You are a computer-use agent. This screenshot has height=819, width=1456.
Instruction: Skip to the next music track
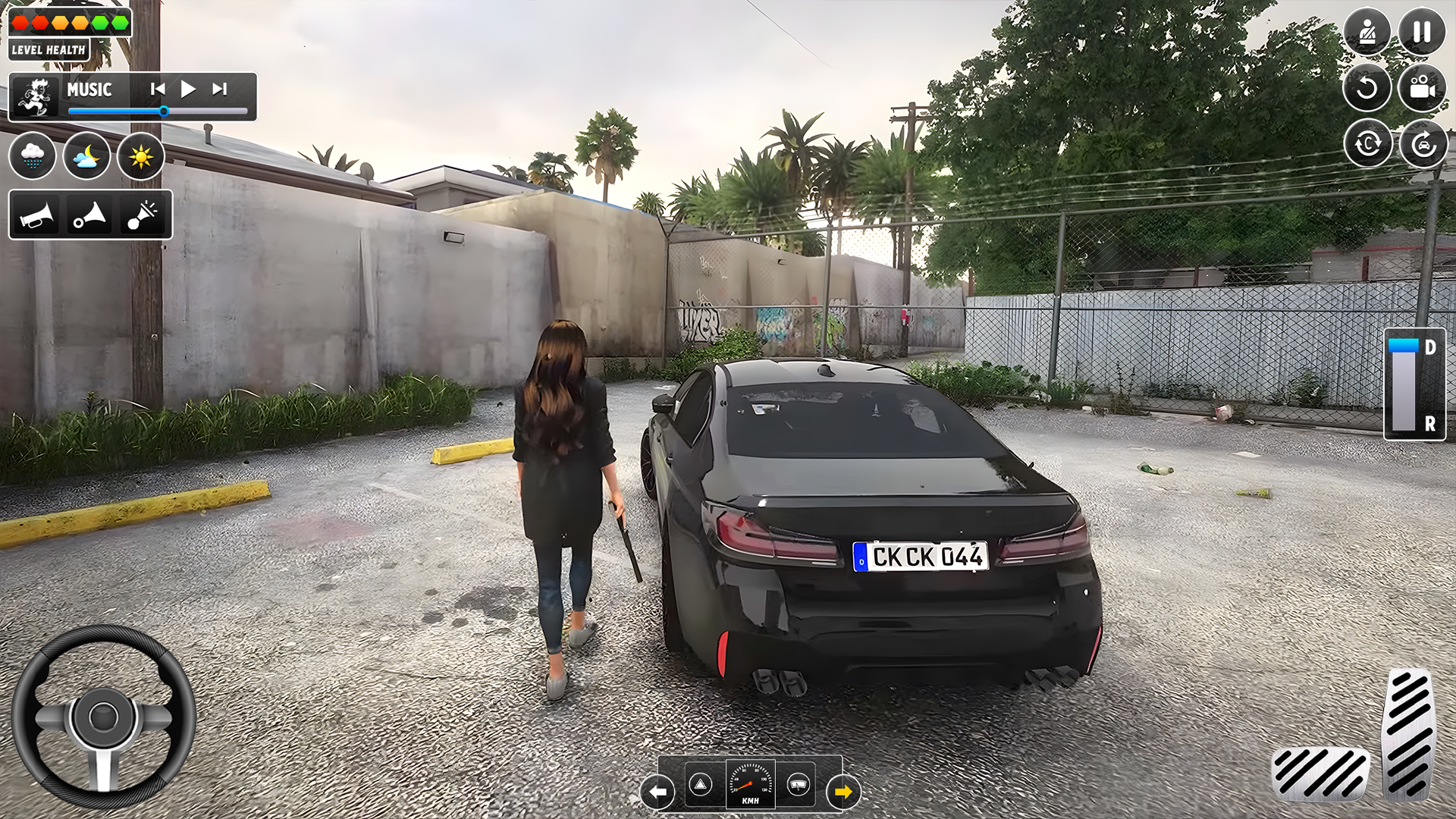[221, 89]
